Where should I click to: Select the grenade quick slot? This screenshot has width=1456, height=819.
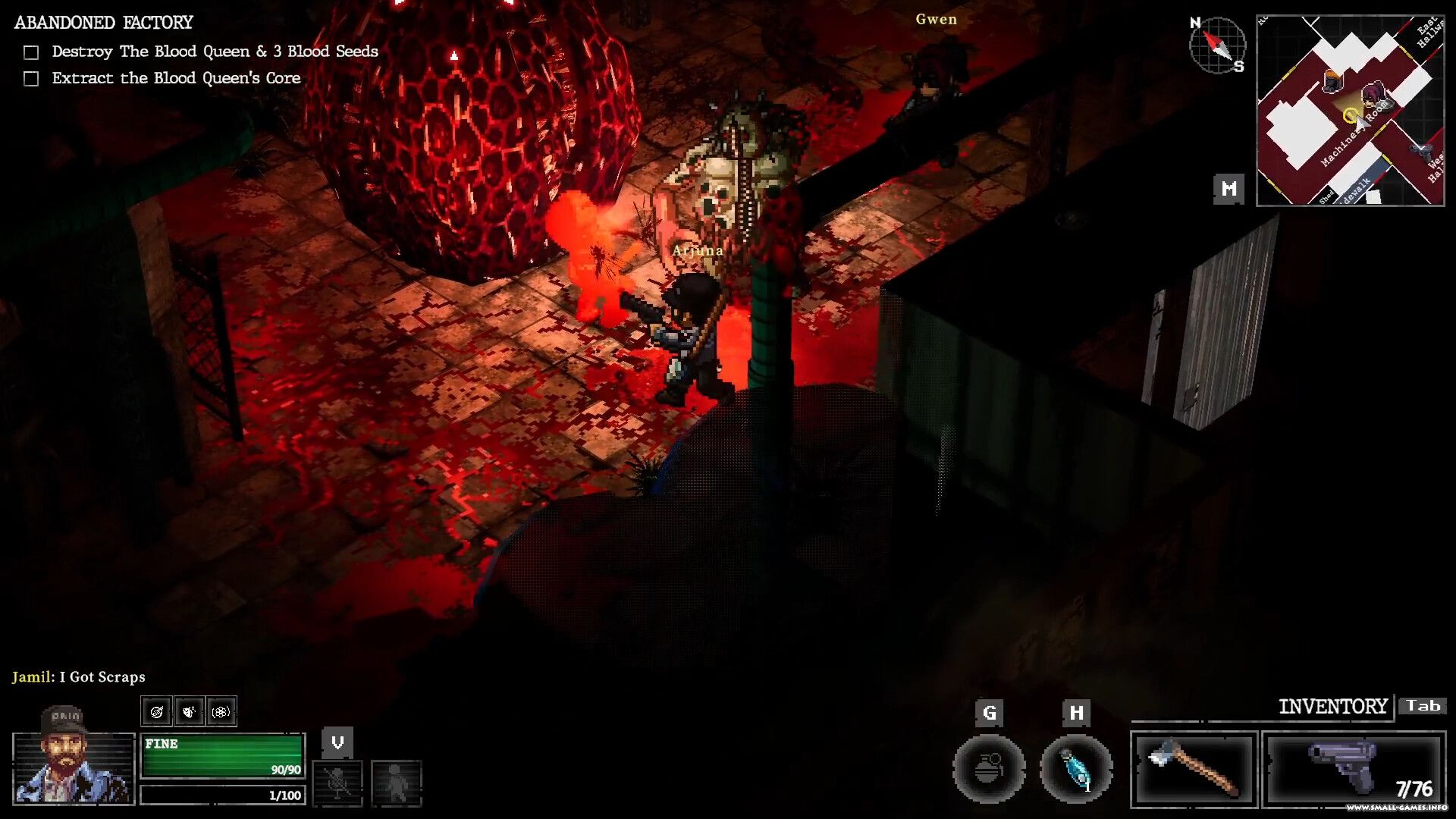[x=988, y=769]
